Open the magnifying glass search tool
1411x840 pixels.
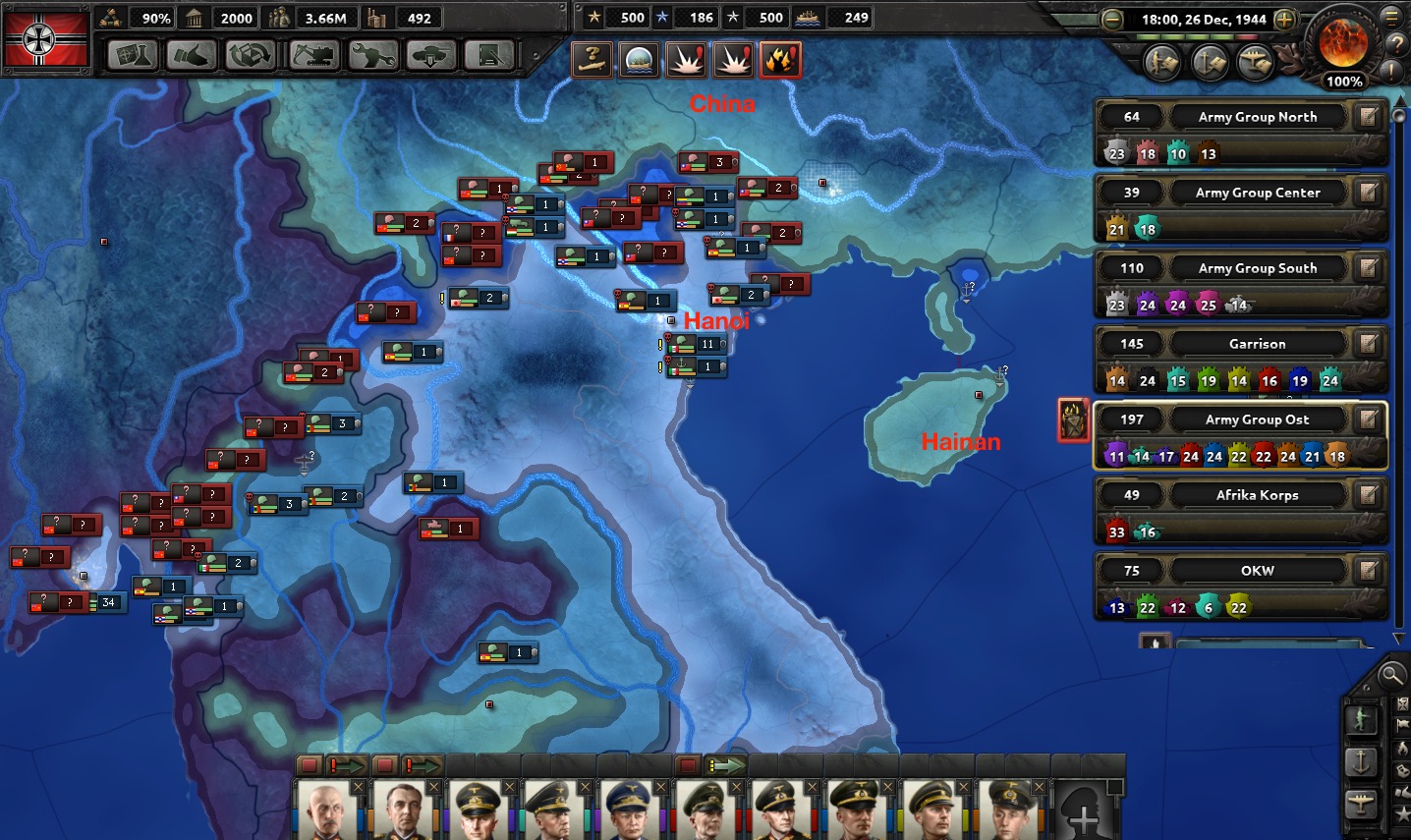pos(1390,674)
